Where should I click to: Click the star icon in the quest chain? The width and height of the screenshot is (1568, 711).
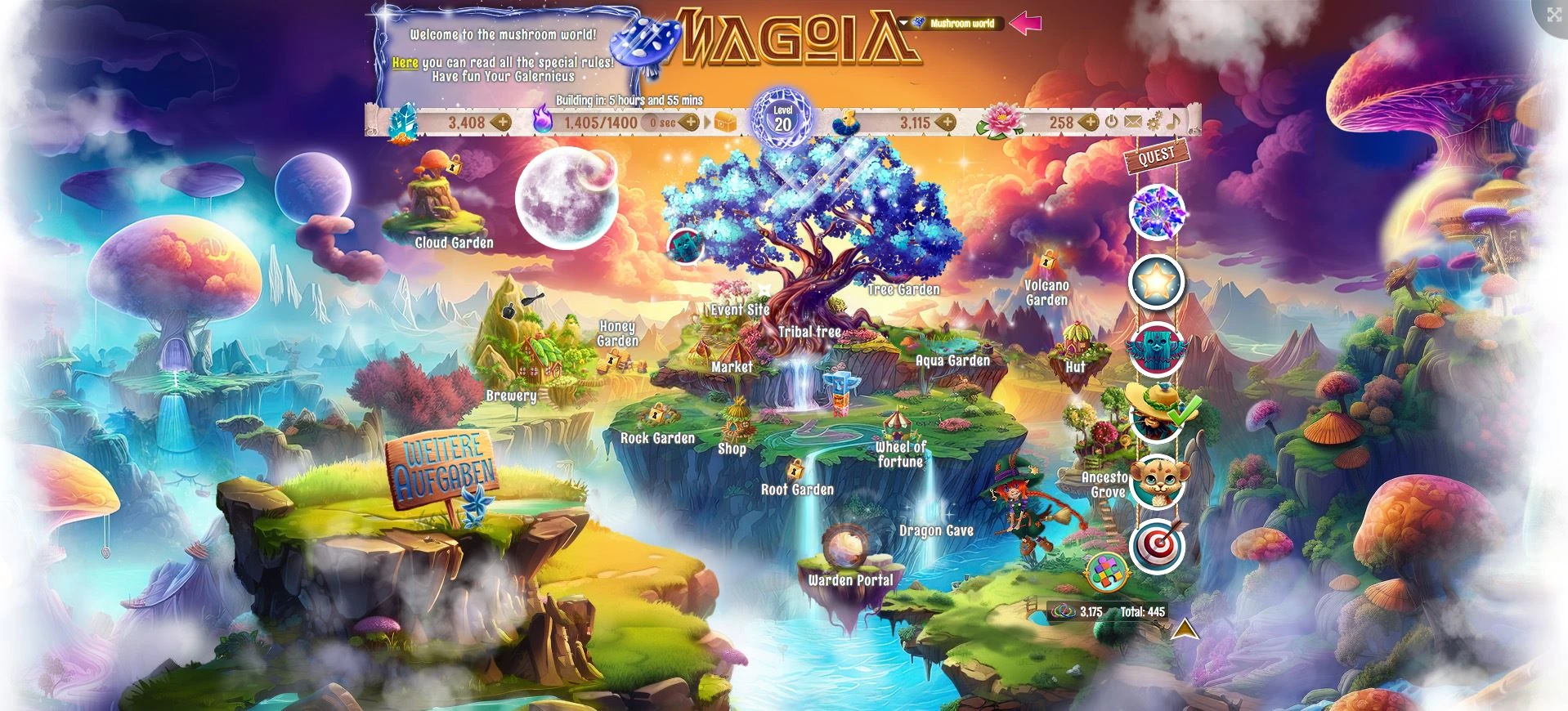1158,278
